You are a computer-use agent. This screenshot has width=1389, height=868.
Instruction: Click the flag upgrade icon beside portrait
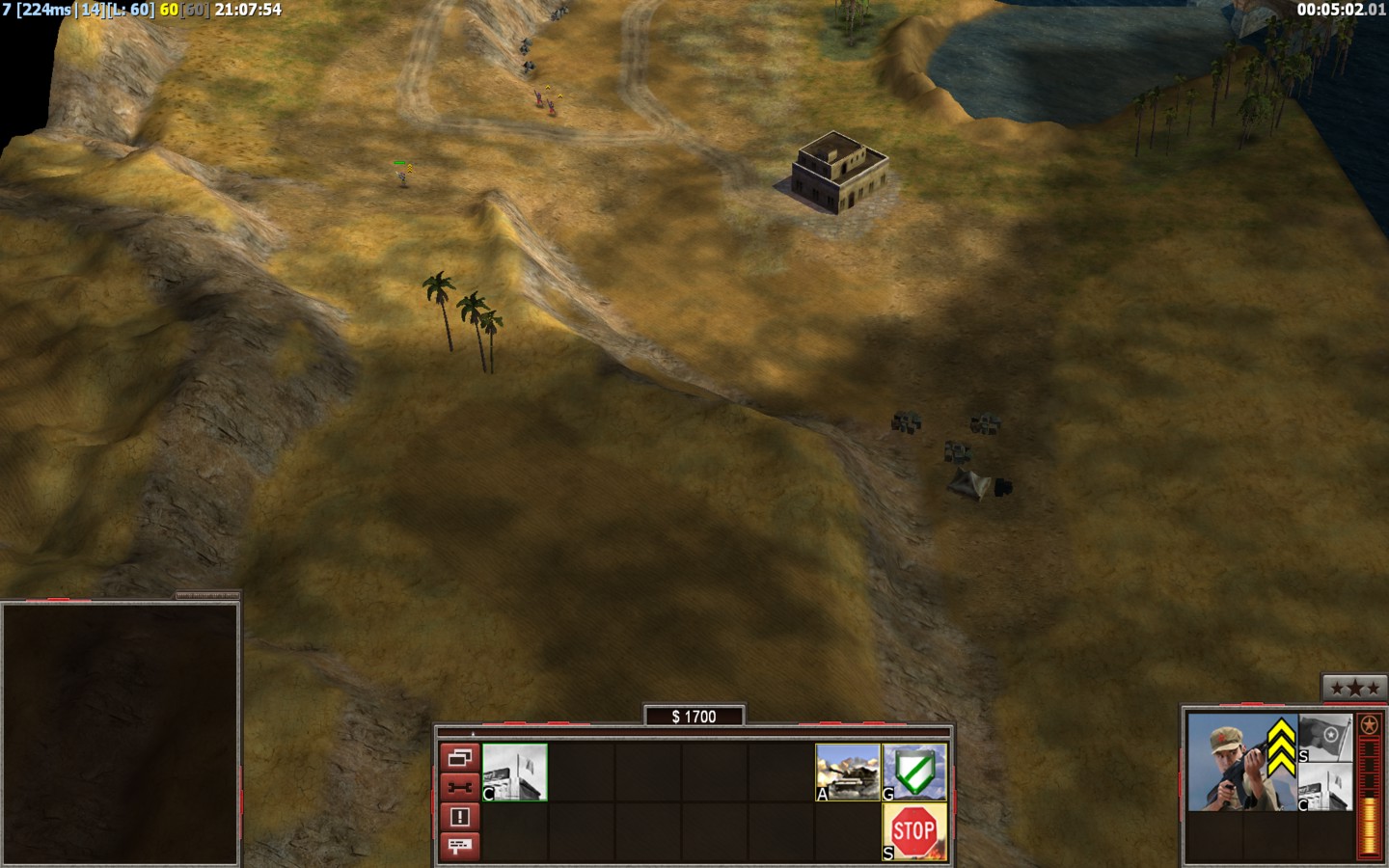click(x=1325, y=738)
